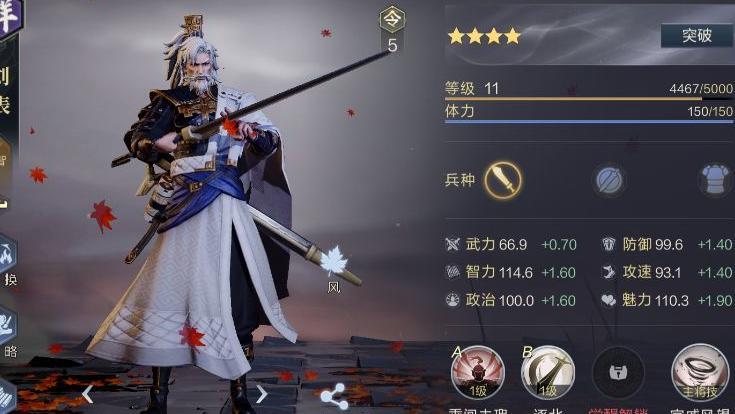
Task: Show the next hero with right arrow
Action: (x=262, y=394)
